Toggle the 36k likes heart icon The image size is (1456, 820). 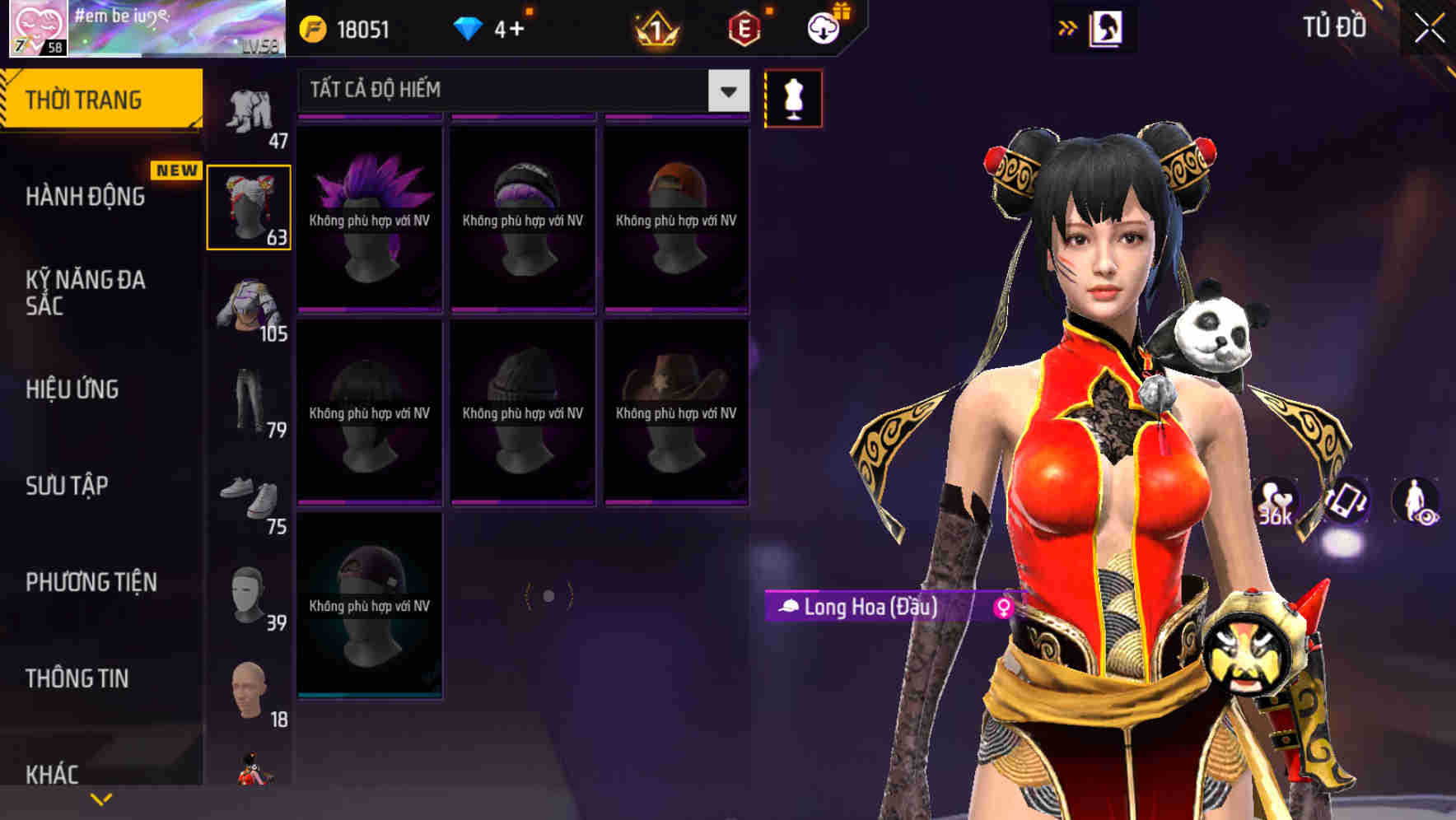(x=1276, y=503)
